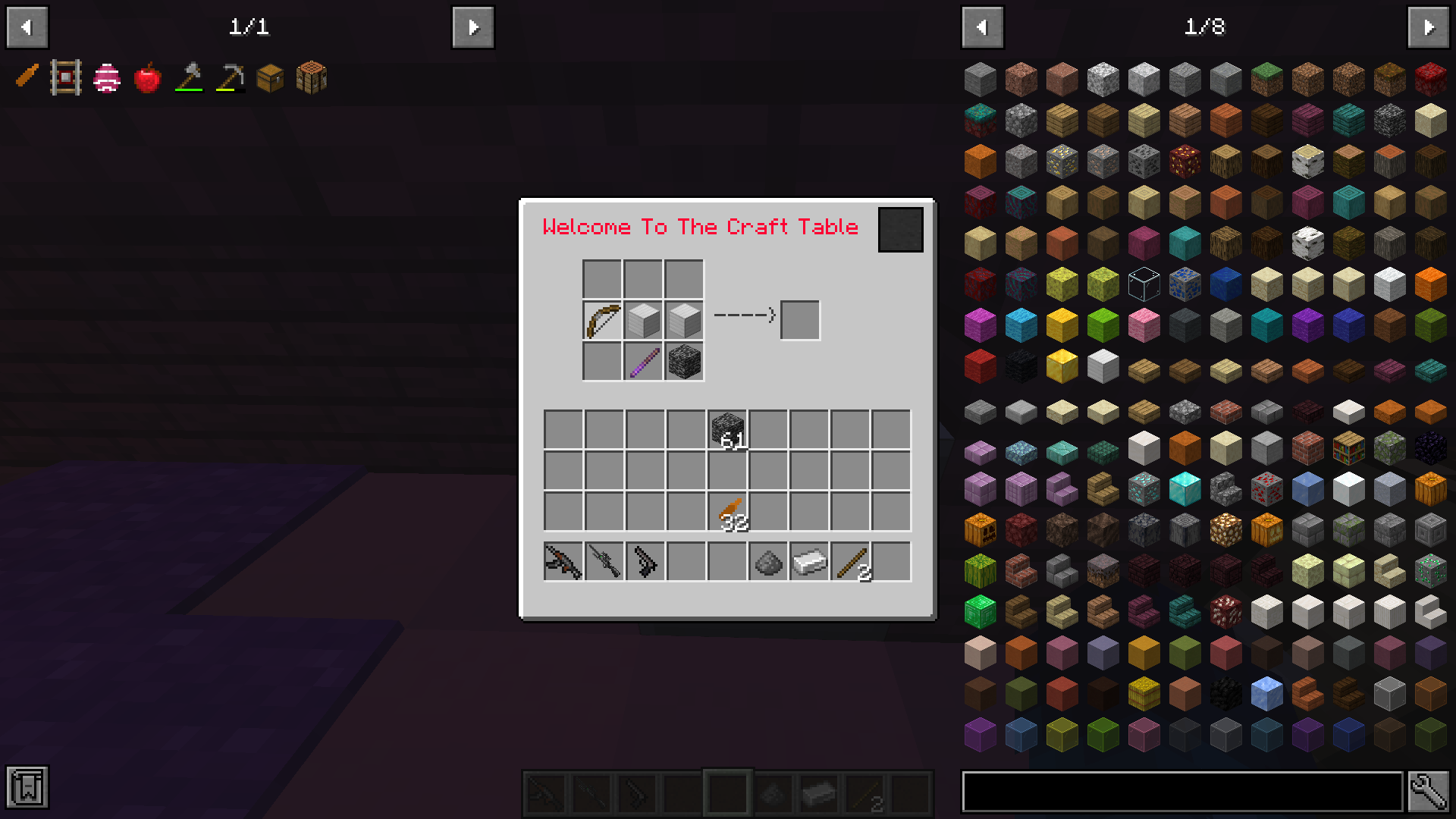The image size is (1456, 819).
Task: Toggle the dark square in the craft window corner
Action: pyautogui.click(x=900, y=229)
